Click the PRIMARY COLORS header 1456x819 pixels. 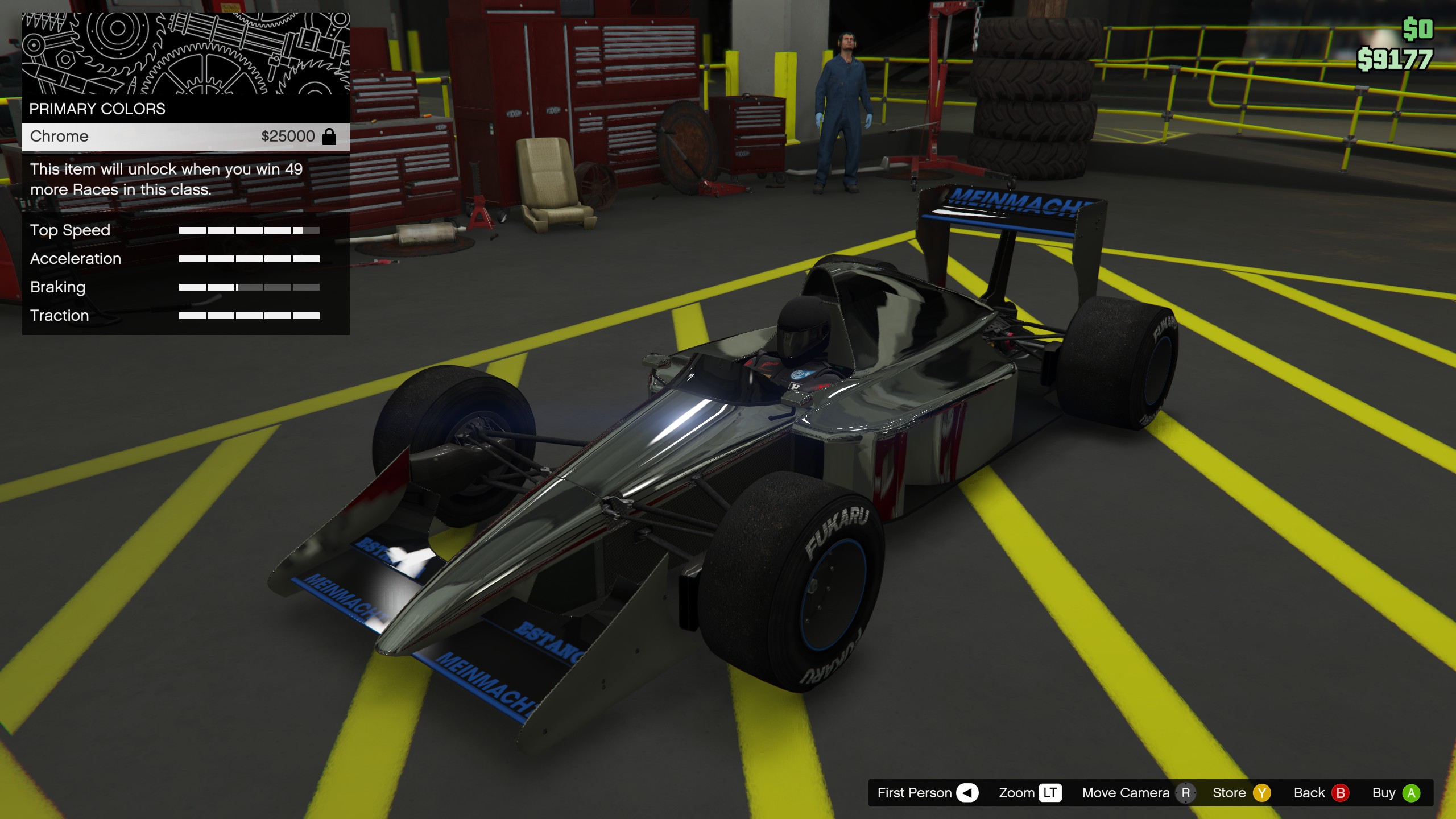point(97,109)
